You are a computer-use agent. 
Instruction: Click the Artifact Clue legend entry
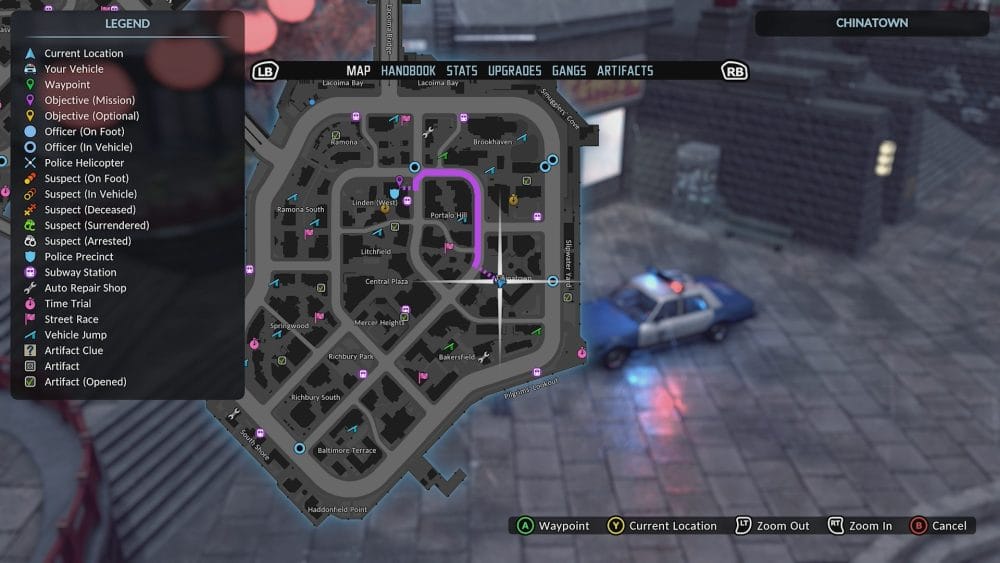pos(74,351)
